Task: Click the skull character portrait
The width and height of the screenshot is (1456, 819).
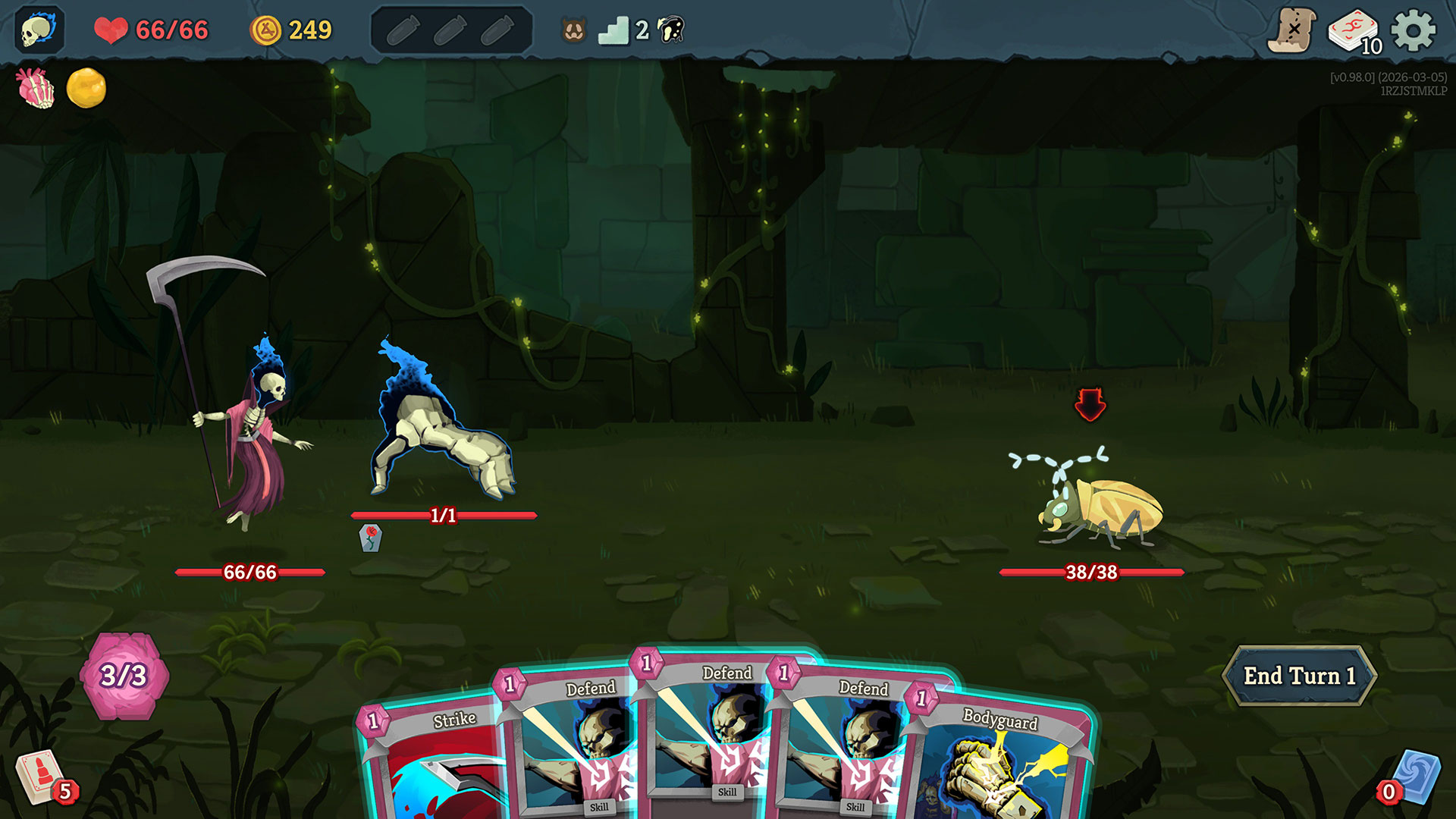Action: [x=39, y=30]
